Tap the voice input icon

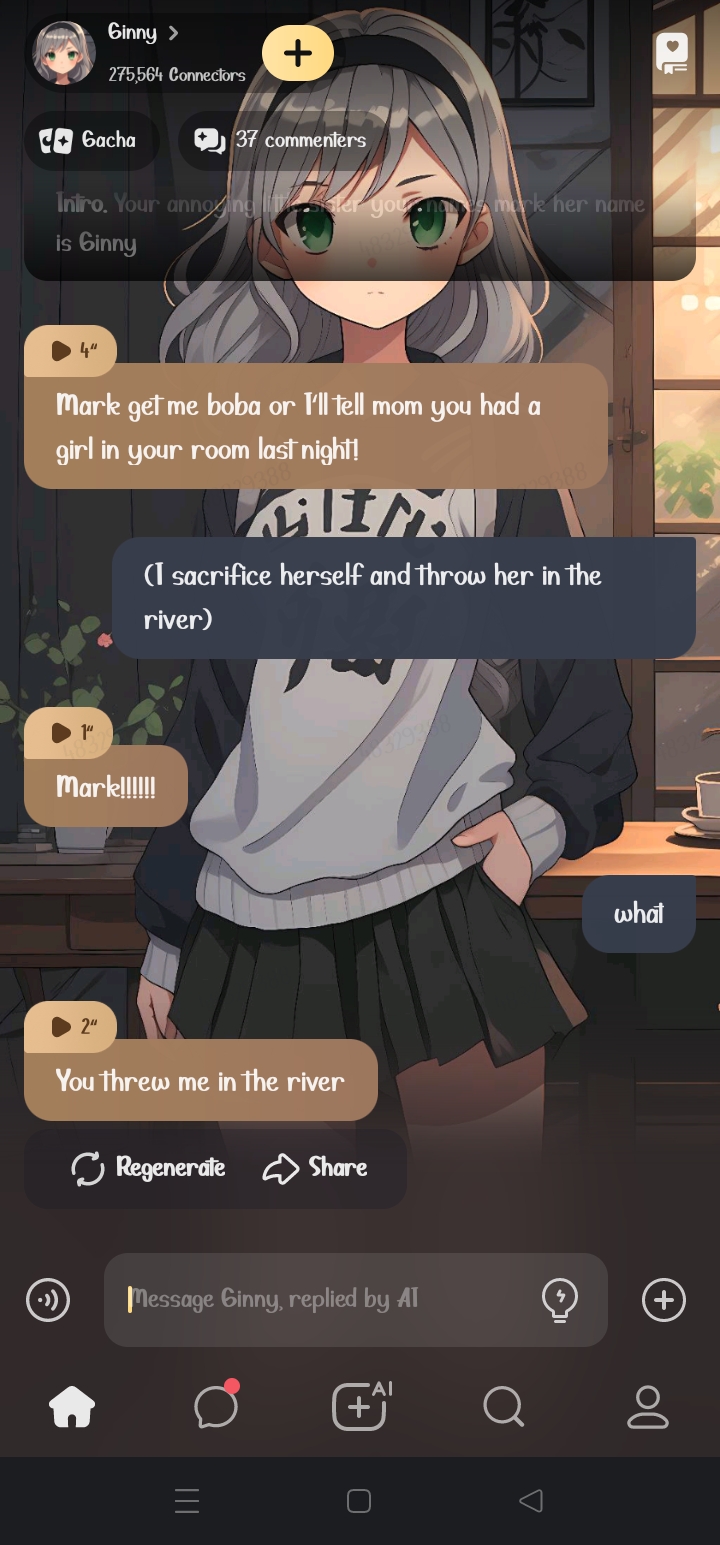pos(48,1300)
